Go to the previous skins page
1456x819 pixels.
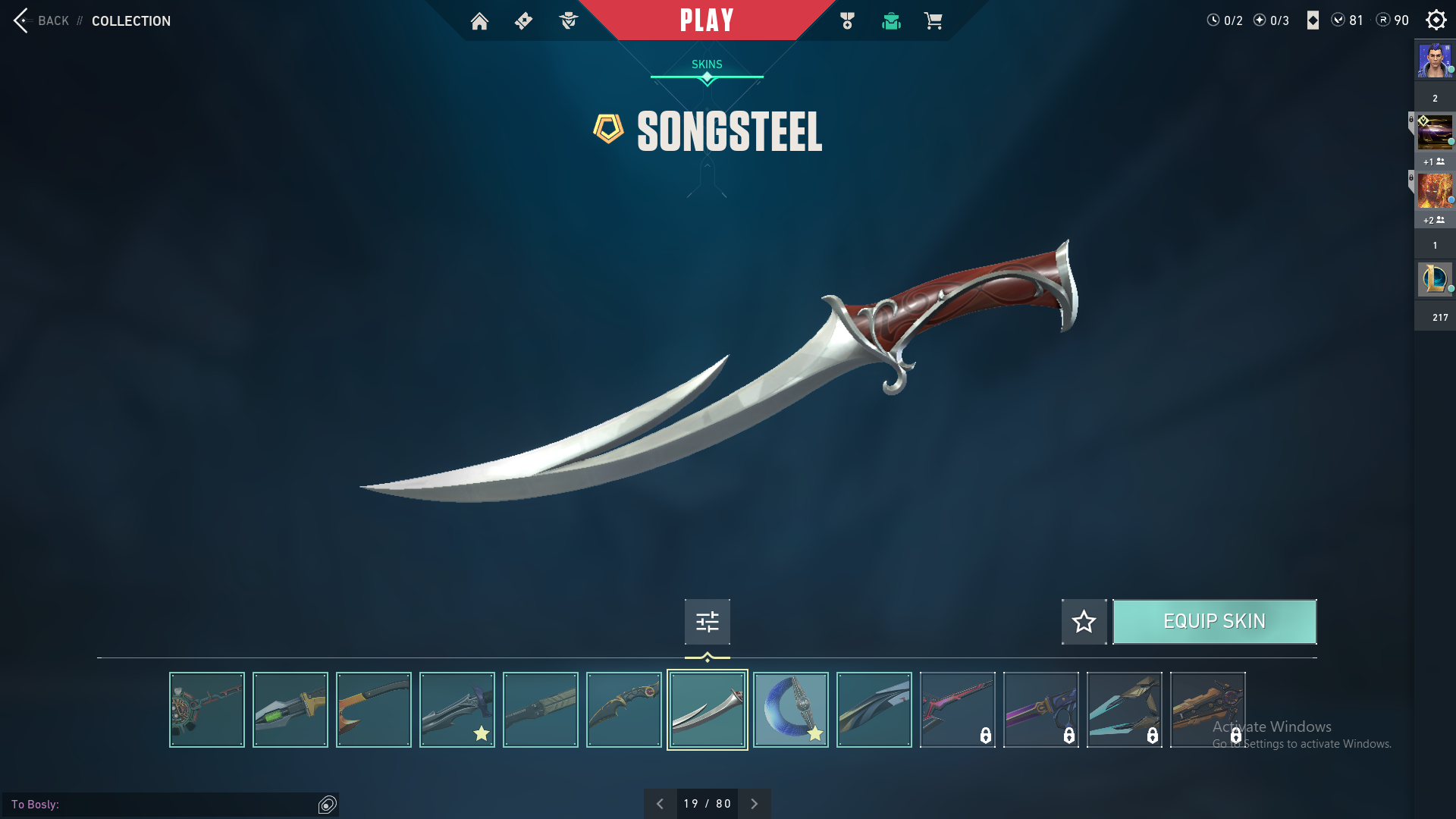(x=660, y=804)
